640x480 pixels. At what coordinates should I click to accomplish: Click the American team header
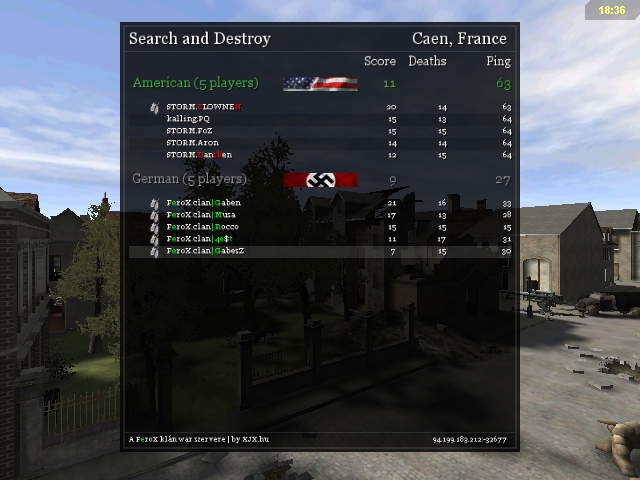point(195,83)
